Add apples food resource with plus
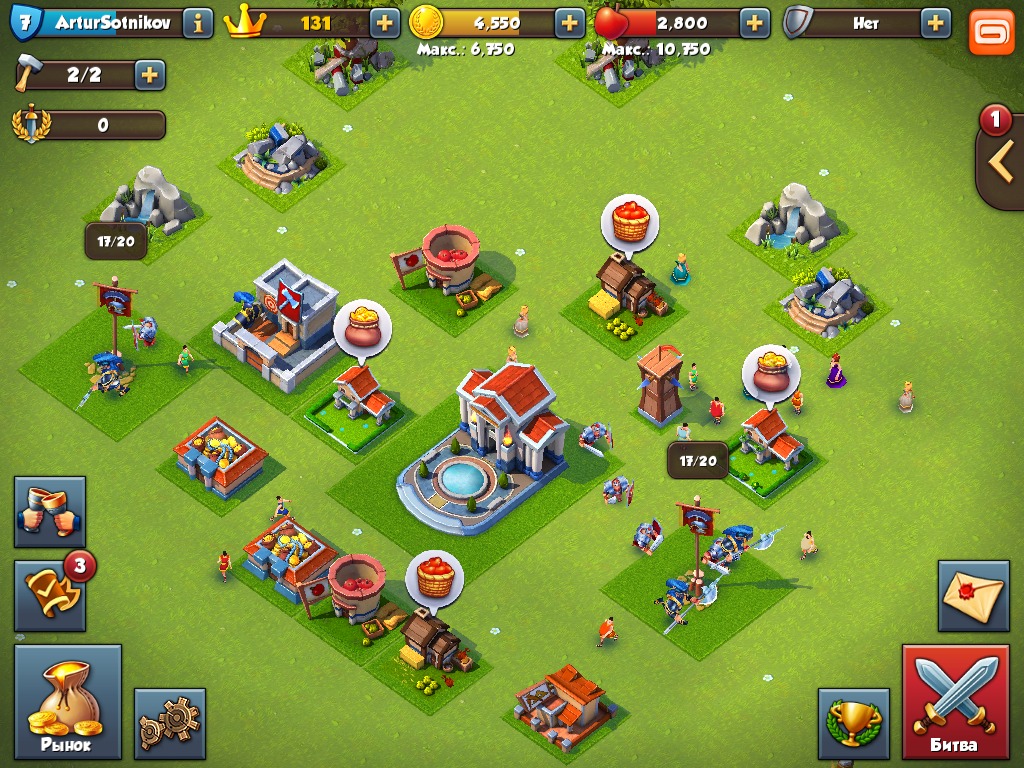 (x=754, y=23)
